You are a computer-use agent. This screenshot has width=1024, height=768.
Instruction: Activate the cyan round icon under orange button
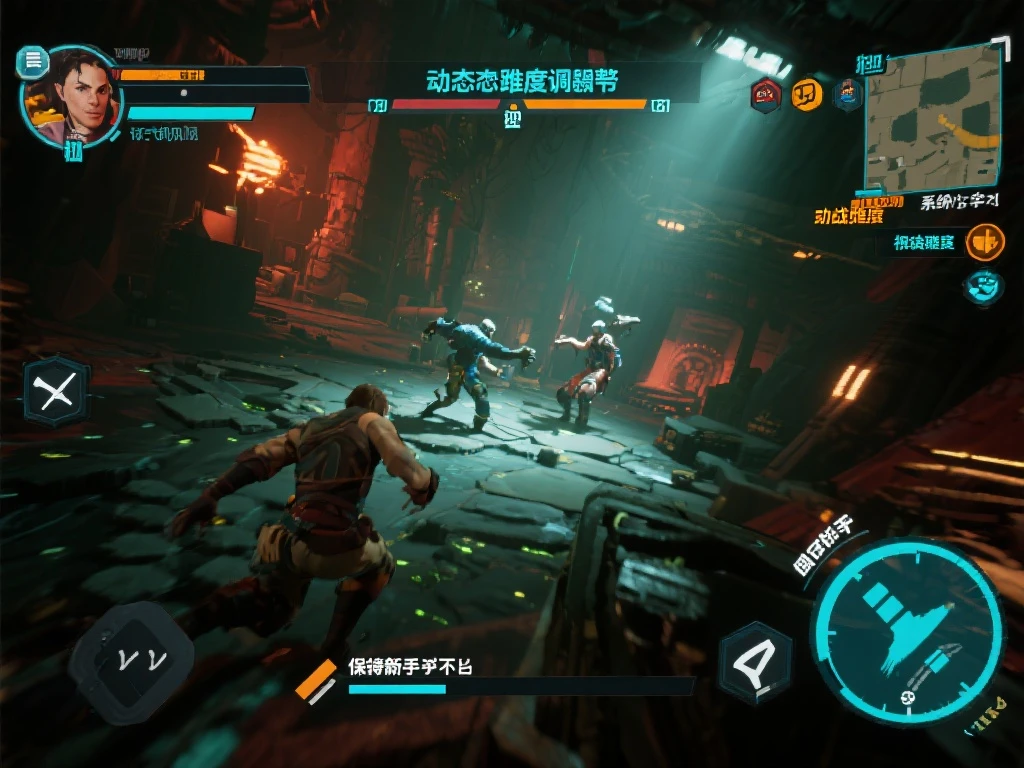(x=984, y=287)
